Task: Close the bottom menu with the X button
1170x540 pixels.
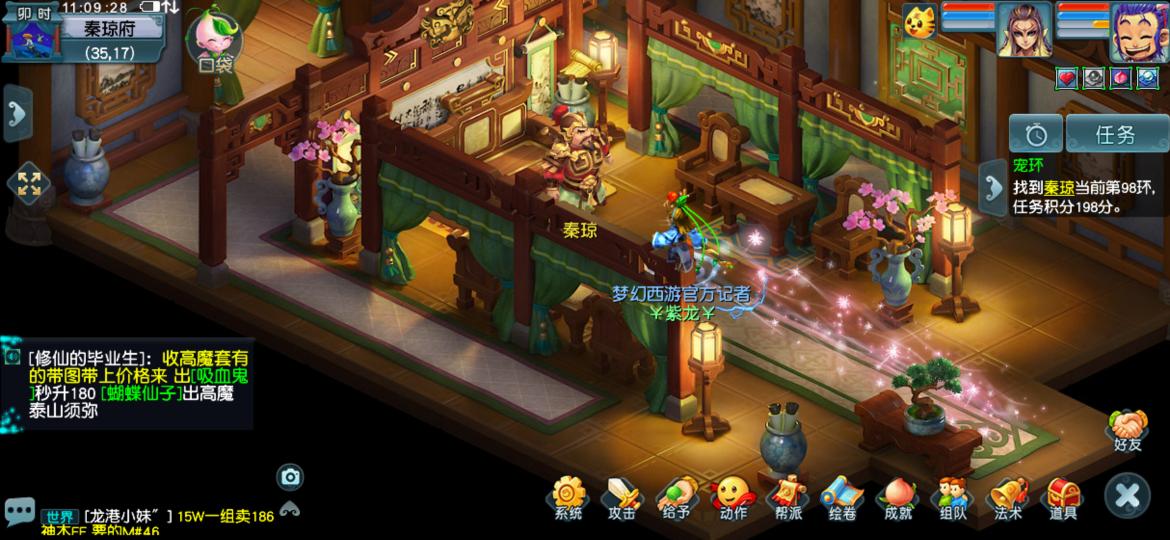Action: (x=1127, y=495)
